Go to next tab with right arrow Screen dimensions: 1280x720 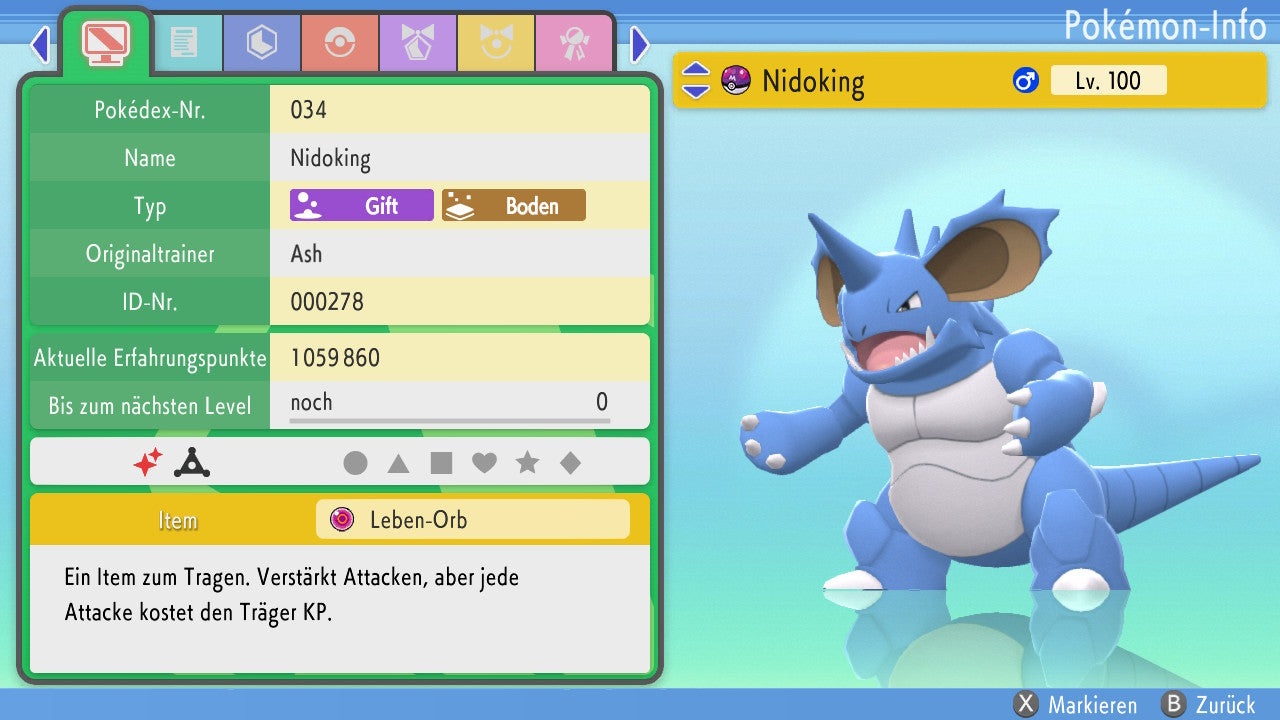(640, 44)
